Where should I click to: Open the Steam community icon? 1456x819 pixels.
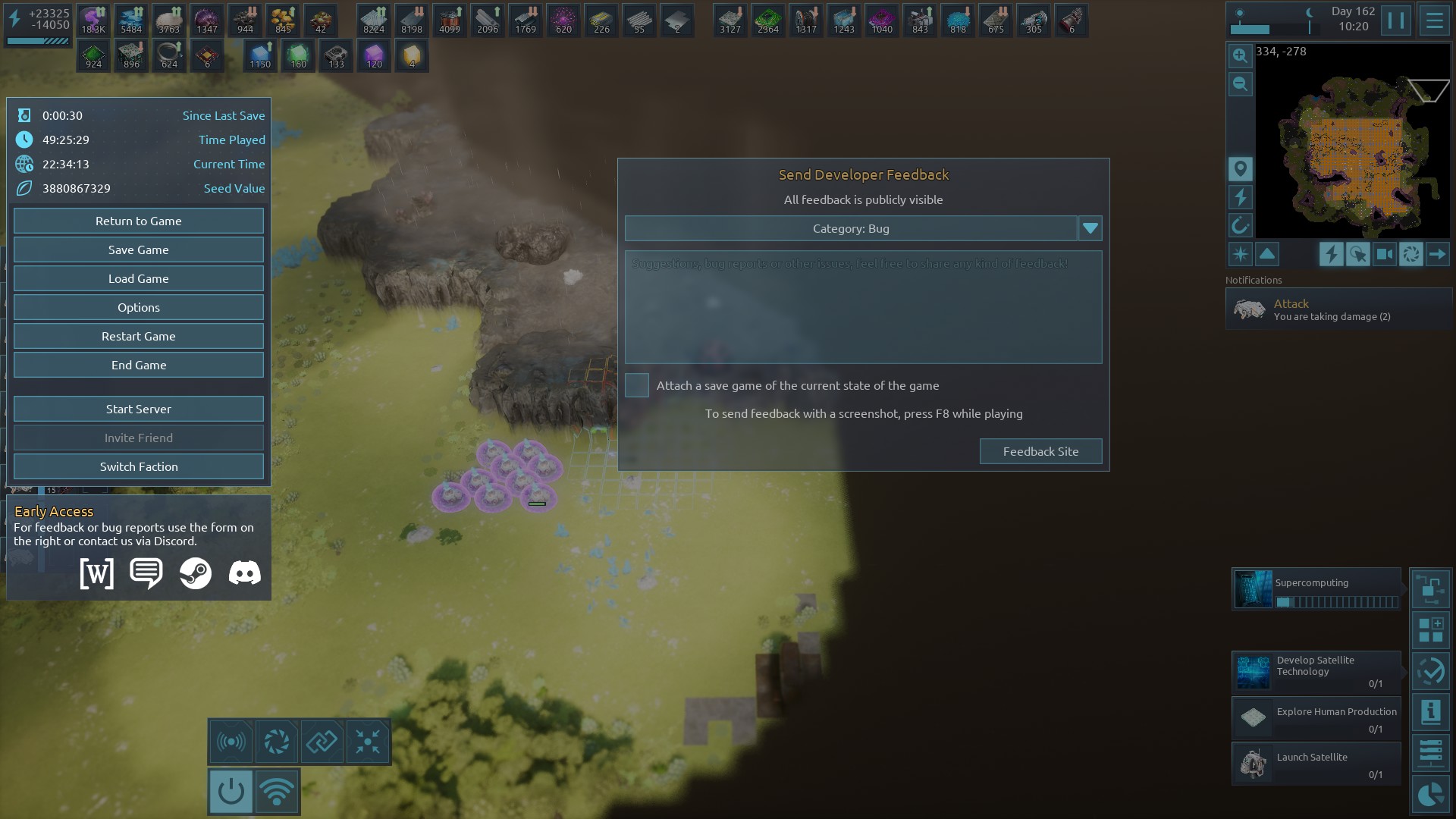pos(196,573)
